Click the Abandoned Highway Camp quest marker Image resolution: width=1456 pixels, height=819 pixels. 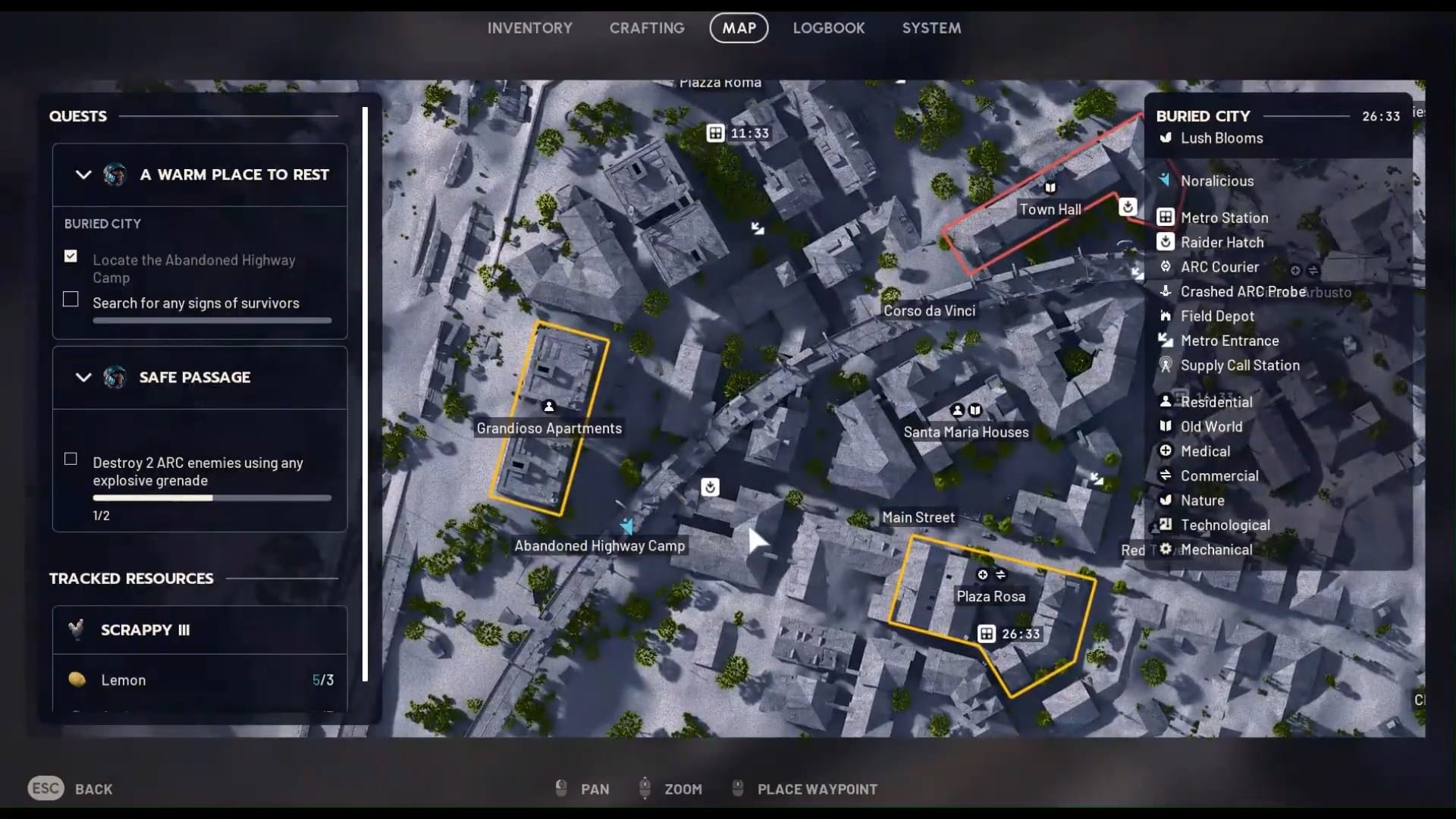(627, 526)
